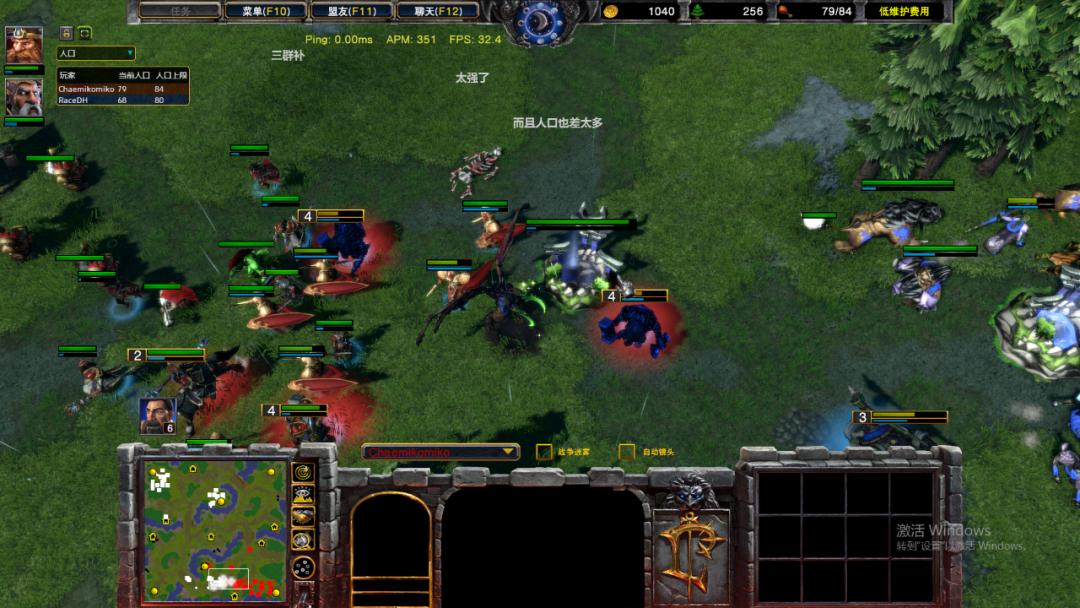Viewport: 1080px width, 608px height.
Task: Open the Chaemikomiko player view dropdown
Action: 441,452
